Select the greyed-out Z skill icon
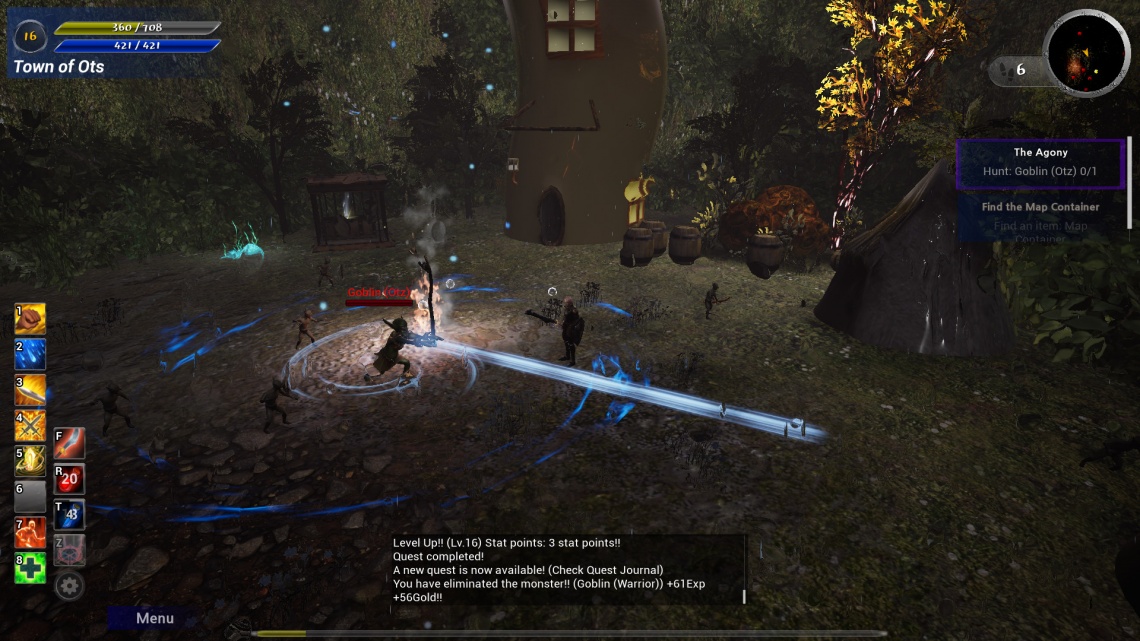This screenshot has height=641, width=1140. click(69, 549)
